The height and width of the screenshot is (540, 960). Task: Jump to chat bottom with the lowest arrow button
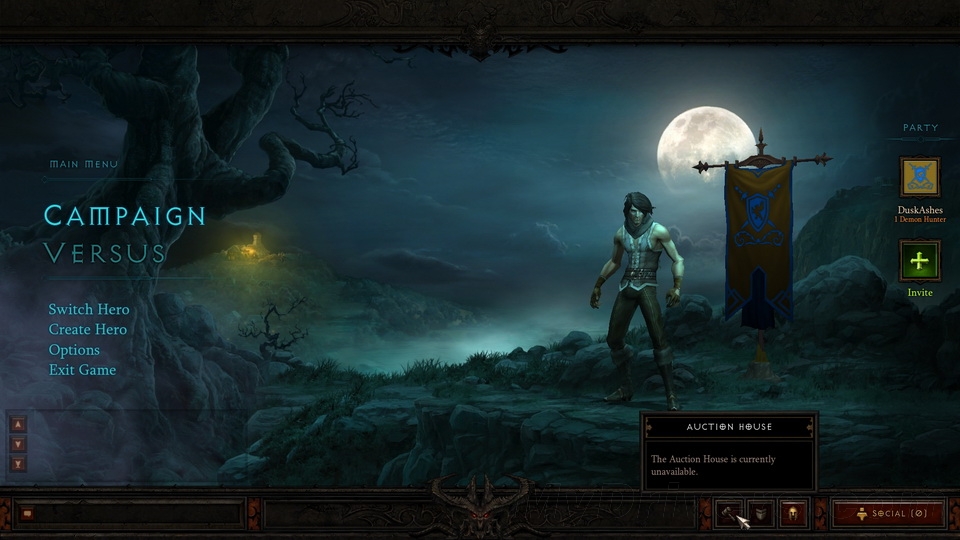point(17,464)
